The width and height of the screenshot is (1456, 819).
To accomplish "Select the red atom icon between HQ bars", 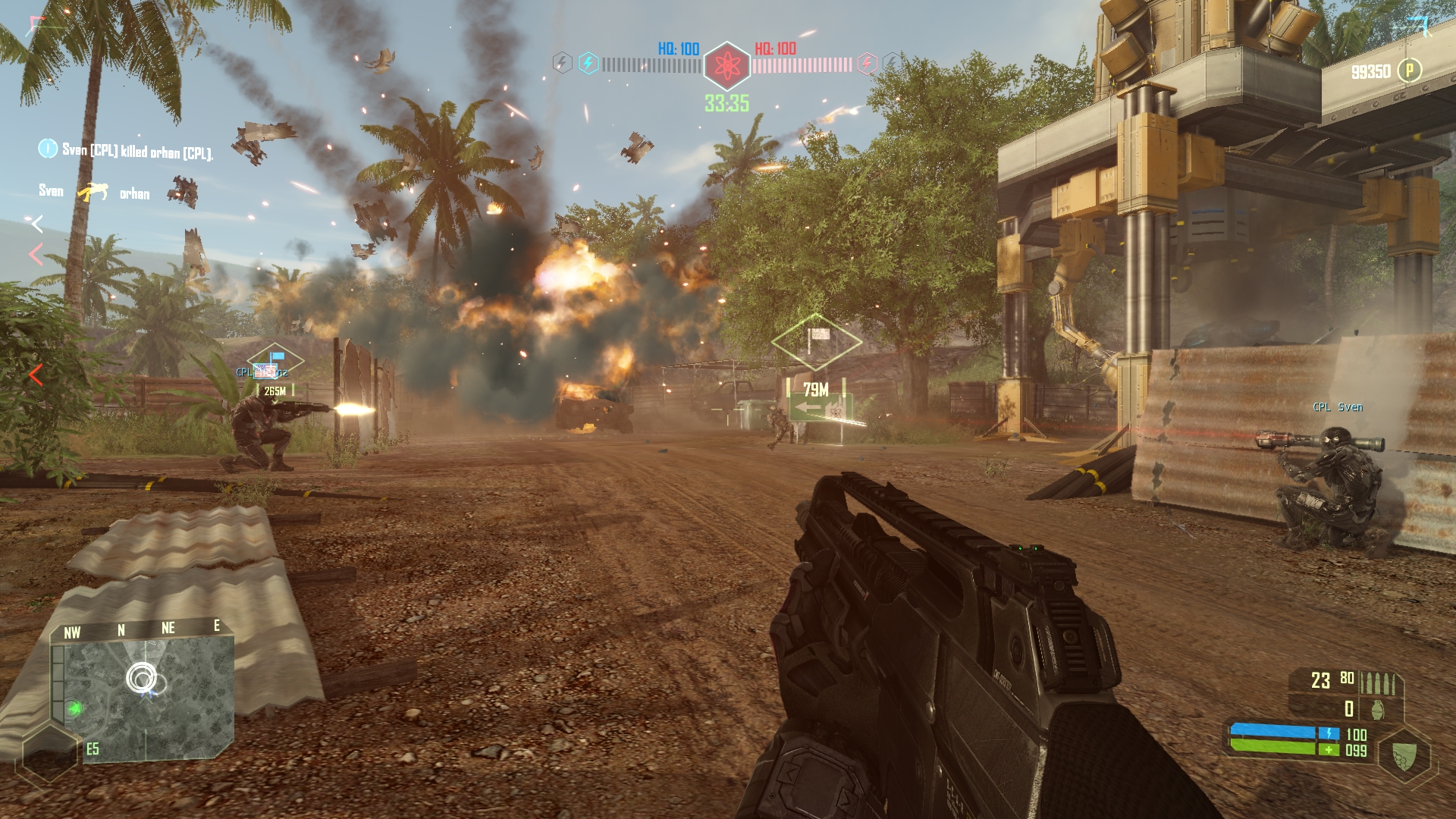I will pos(727,66).
